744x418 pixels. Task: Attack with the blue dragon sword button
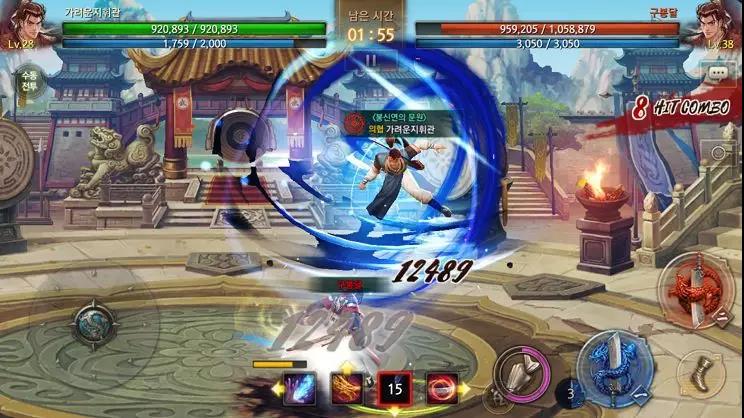[613, 368]
